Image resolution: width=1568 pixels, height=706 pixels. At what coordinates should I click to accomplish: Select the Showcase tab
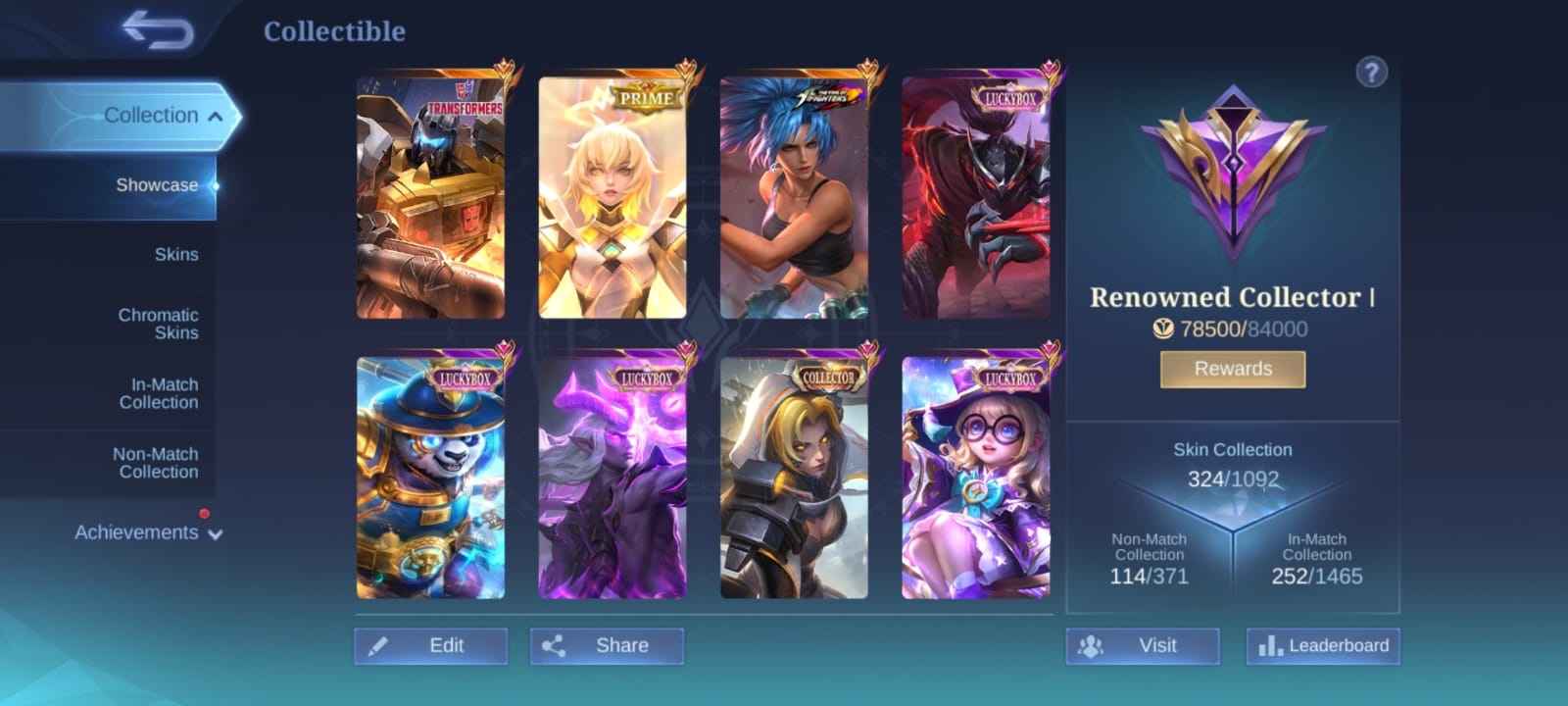point(157,184)
